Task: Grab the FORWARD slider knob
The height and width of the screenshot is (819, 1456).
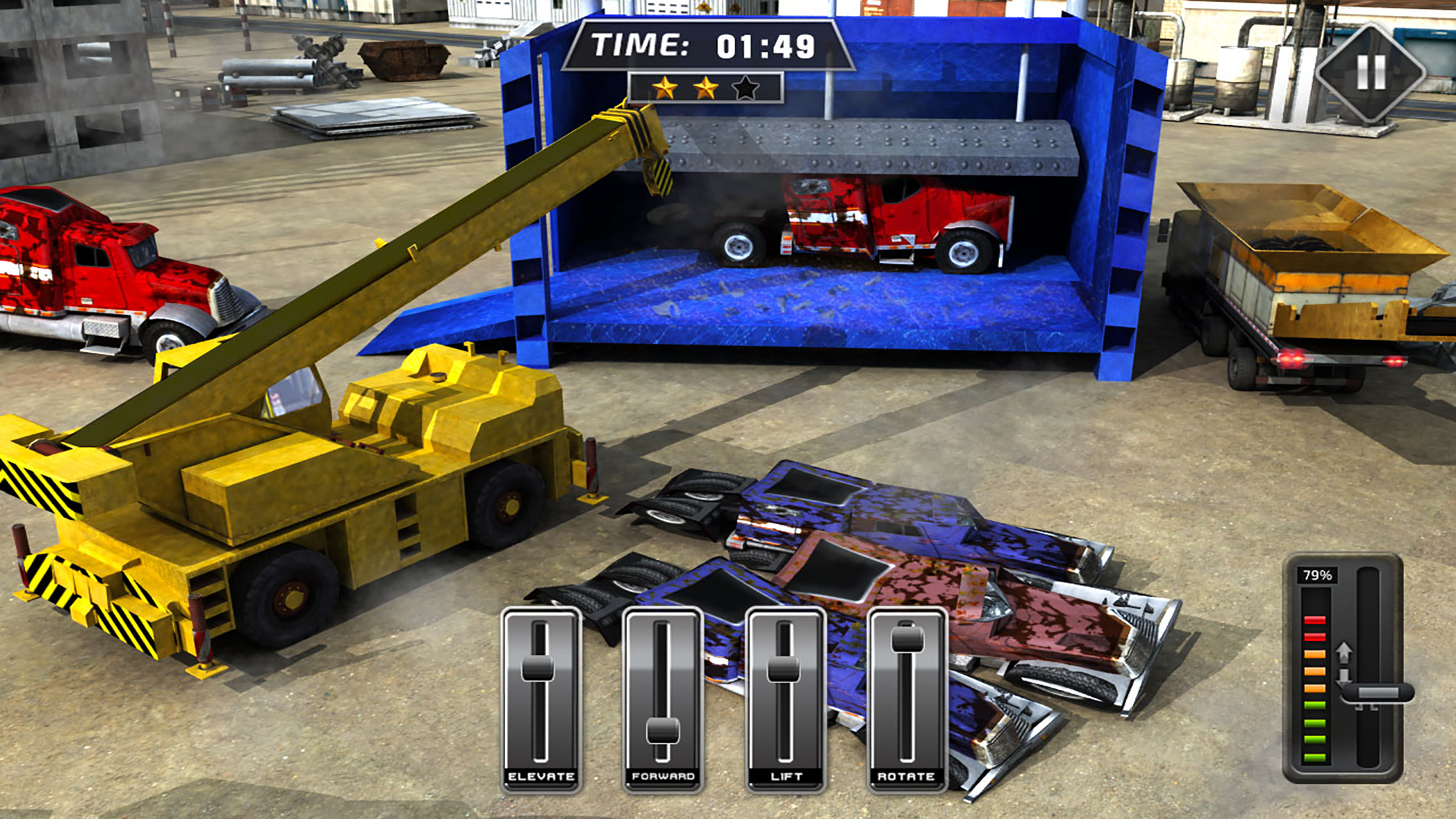Action: click(662, 730)
